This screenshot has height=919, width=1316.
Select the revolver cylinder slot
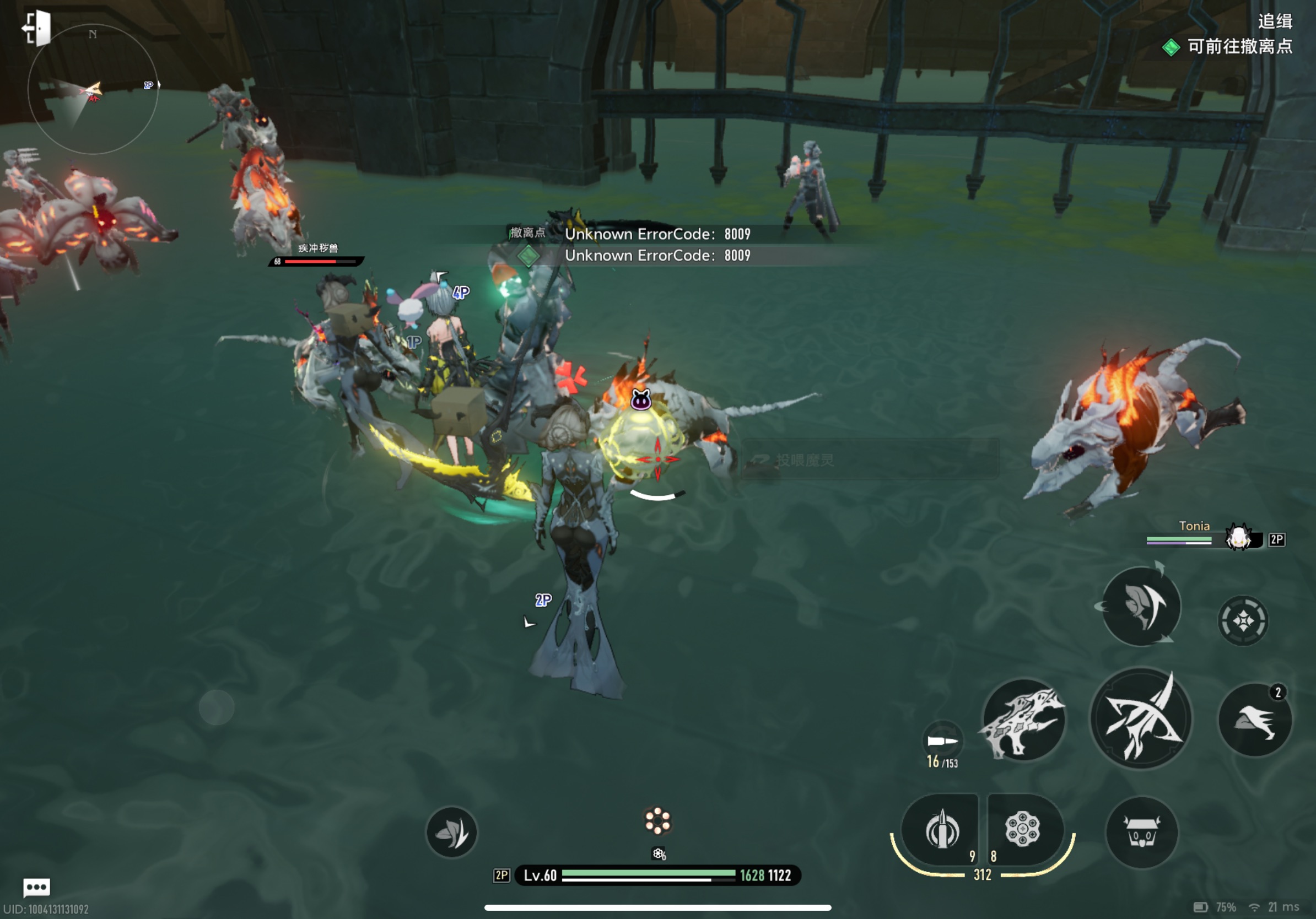(x=1022, y=829)
